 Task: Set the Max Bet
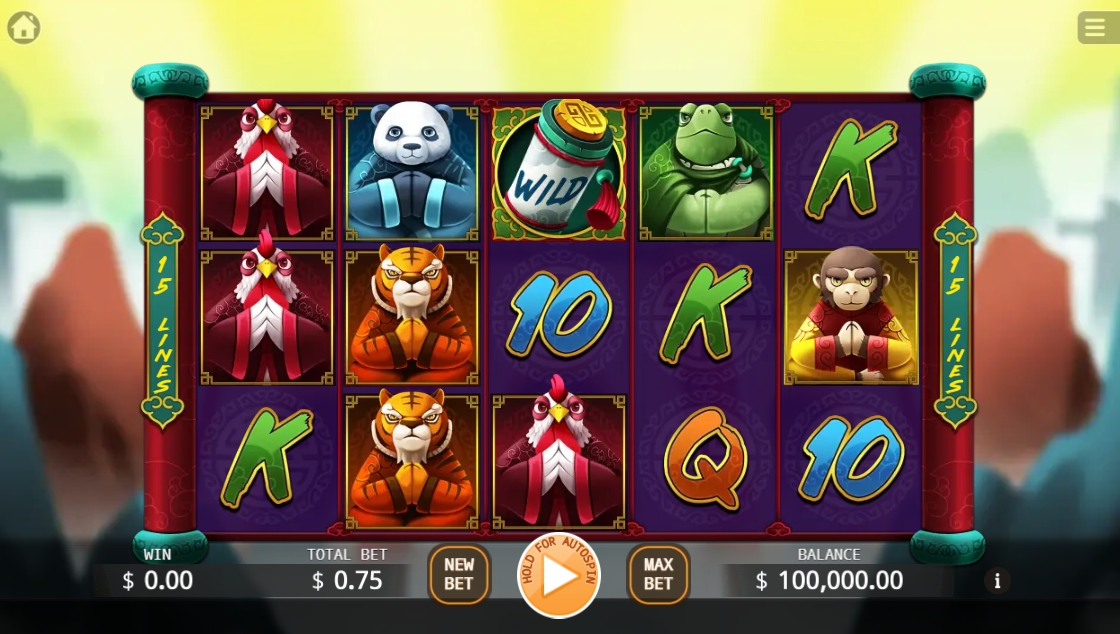click(658, 574)
